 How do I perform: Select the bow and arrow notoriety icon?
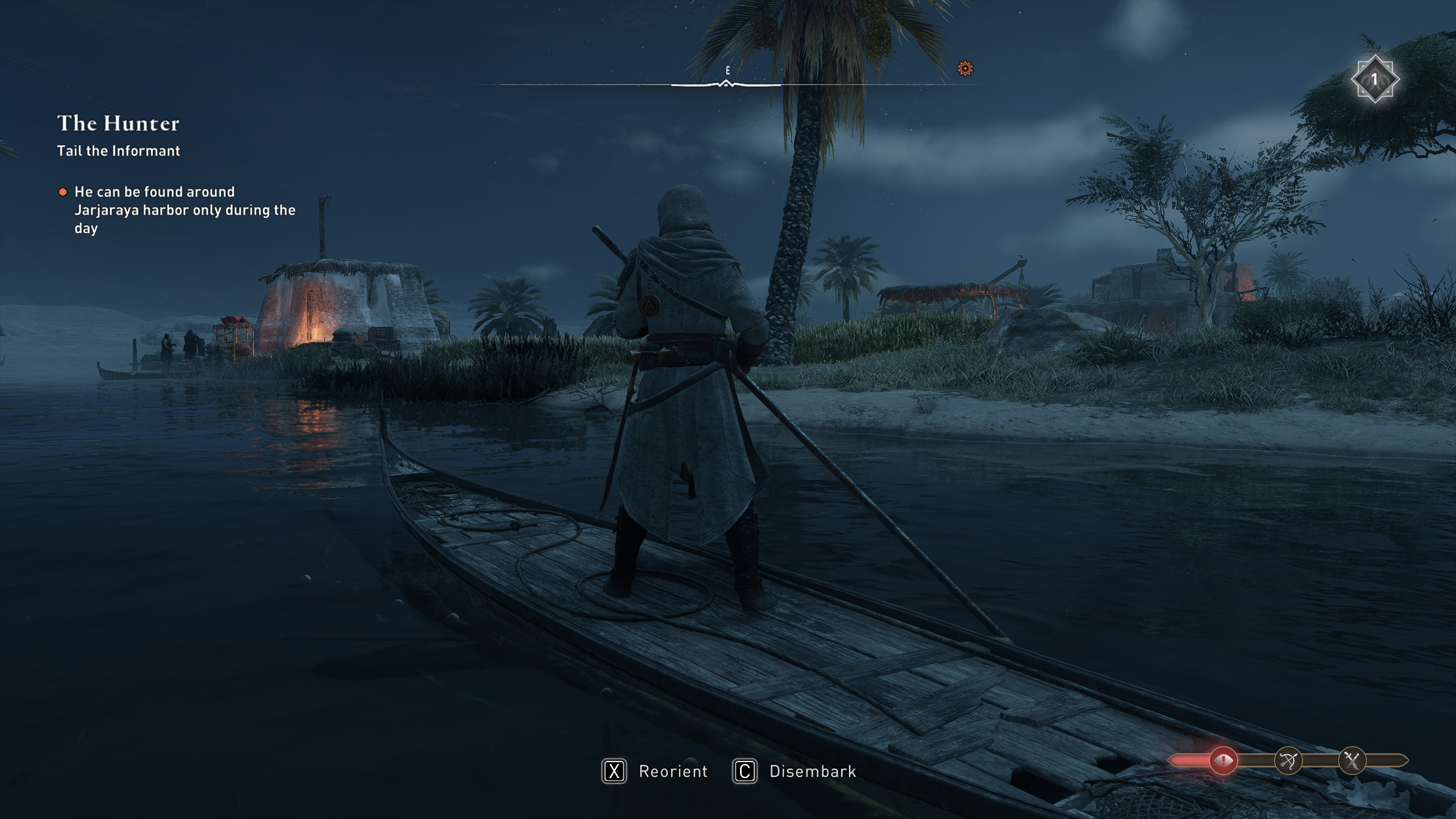pos(1288,760)
